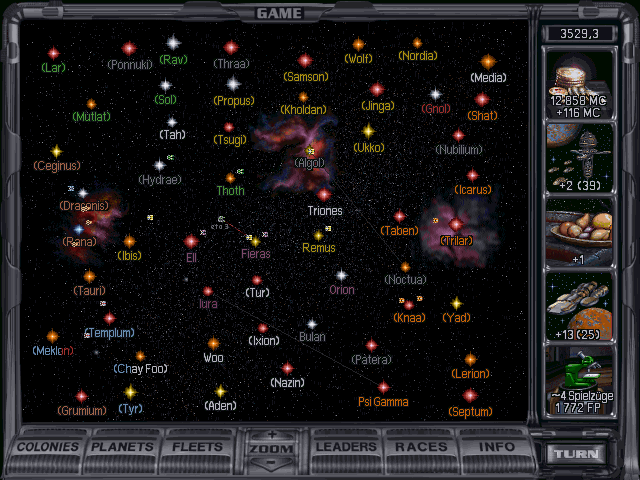Select the Triones star system

click(x=324, y=195)
